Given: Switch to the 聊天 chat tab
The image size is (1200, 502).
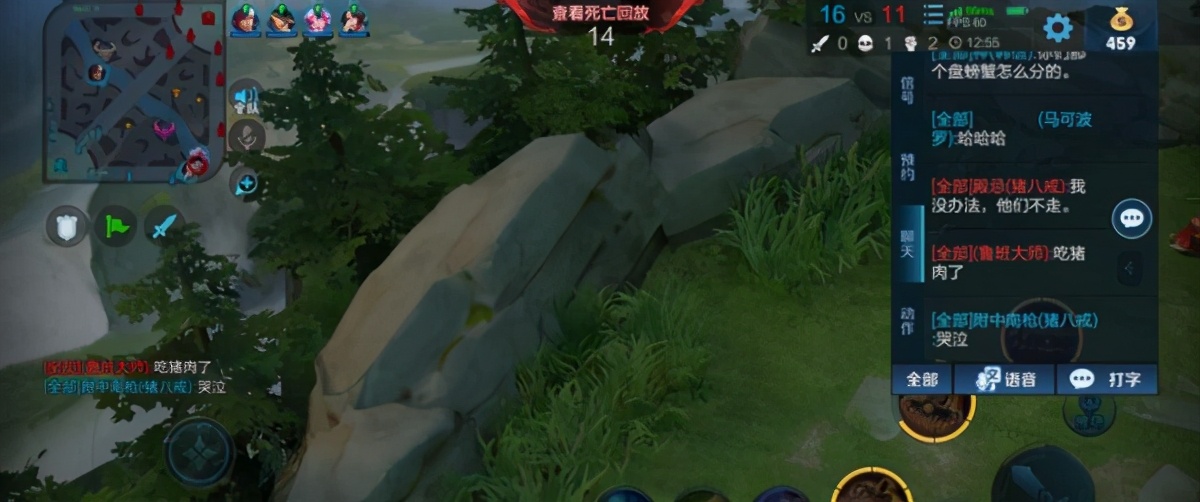Looking at the screenshot, I should (906, 244).
